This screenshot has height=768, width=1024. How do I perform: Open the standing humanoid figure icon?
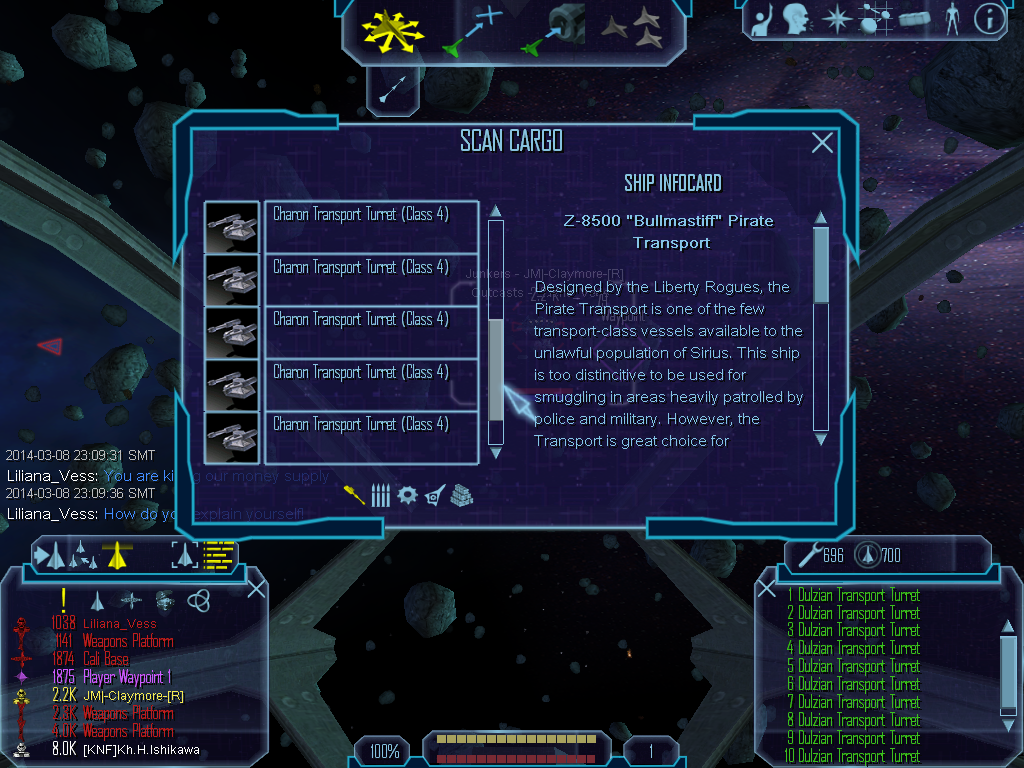click(x=952, y=18)
